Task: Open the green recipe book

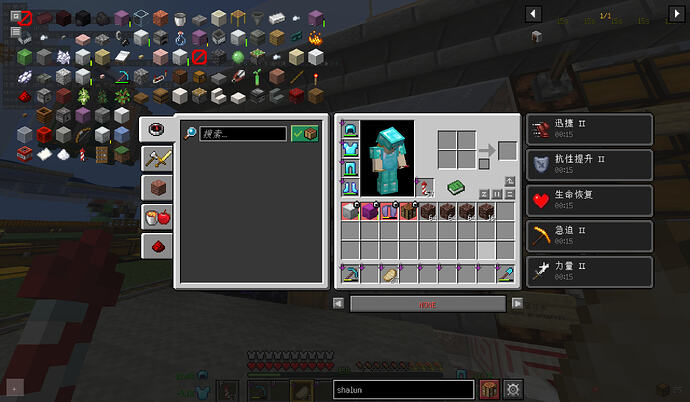Action: (x=456, y=187)
